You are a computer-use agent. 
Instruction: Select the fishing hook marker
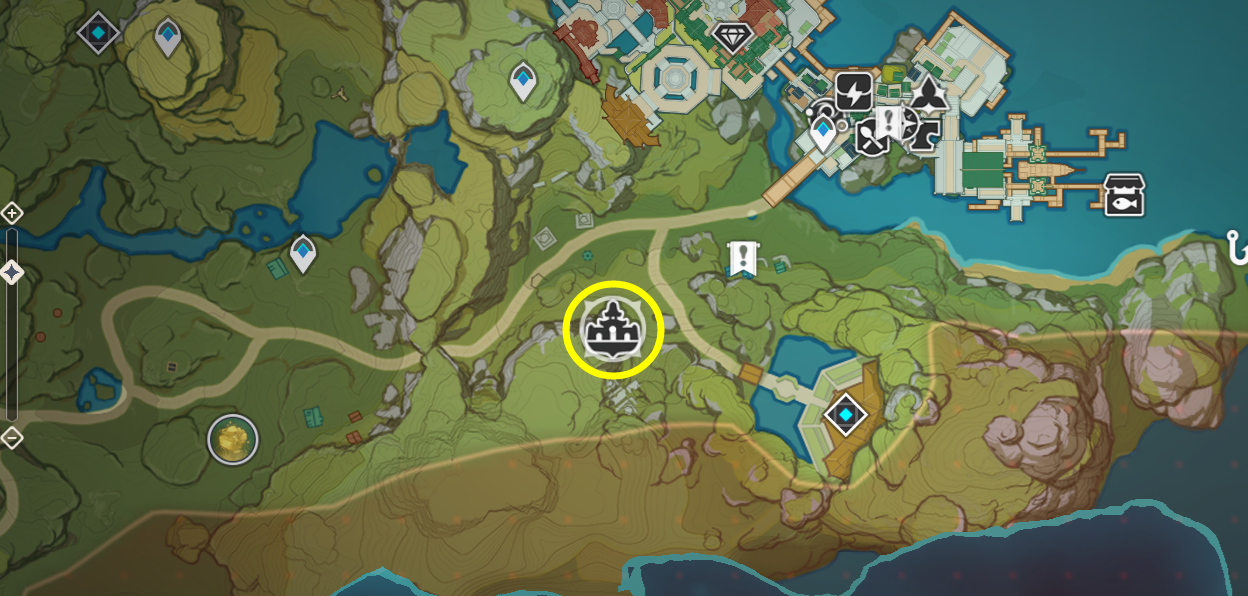point(1239,245)
